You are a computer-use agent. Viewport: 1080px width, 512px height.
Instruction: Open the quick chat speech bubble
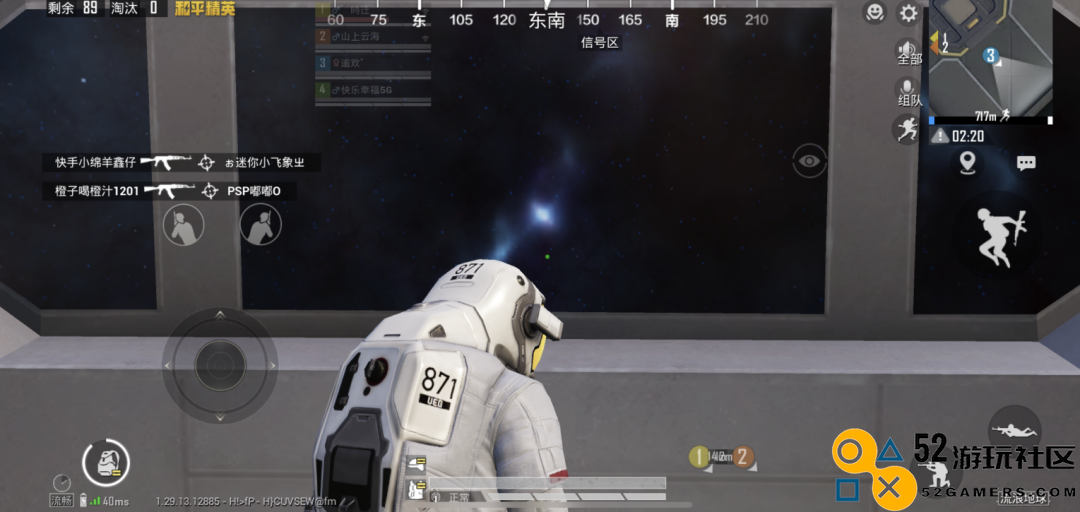click(x=1026, y=162)
